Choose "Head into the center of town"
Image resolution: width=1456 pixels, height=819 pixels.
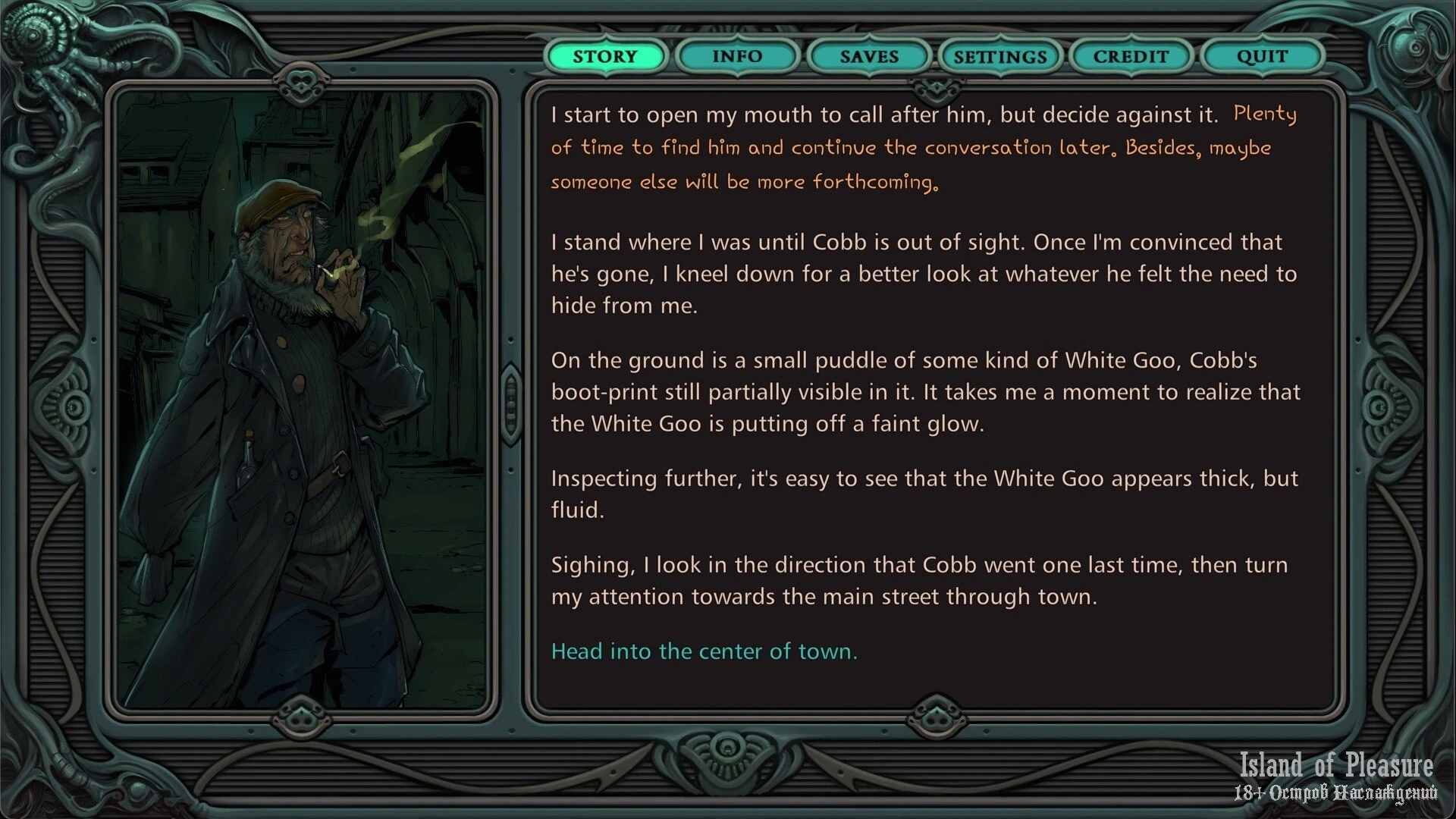click(x=704, y=651)
